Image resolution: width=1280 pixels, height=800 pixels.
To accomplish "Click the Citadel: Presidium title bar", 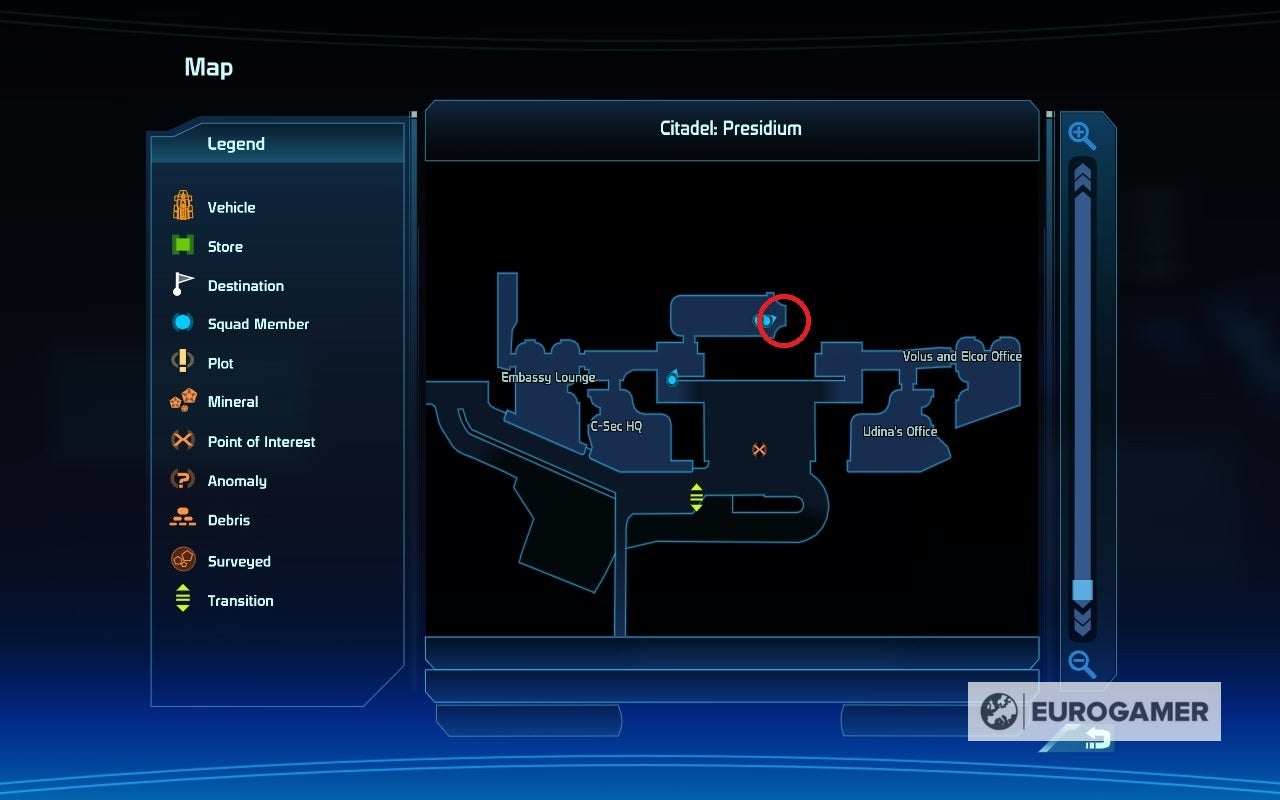I will [731, 128].
